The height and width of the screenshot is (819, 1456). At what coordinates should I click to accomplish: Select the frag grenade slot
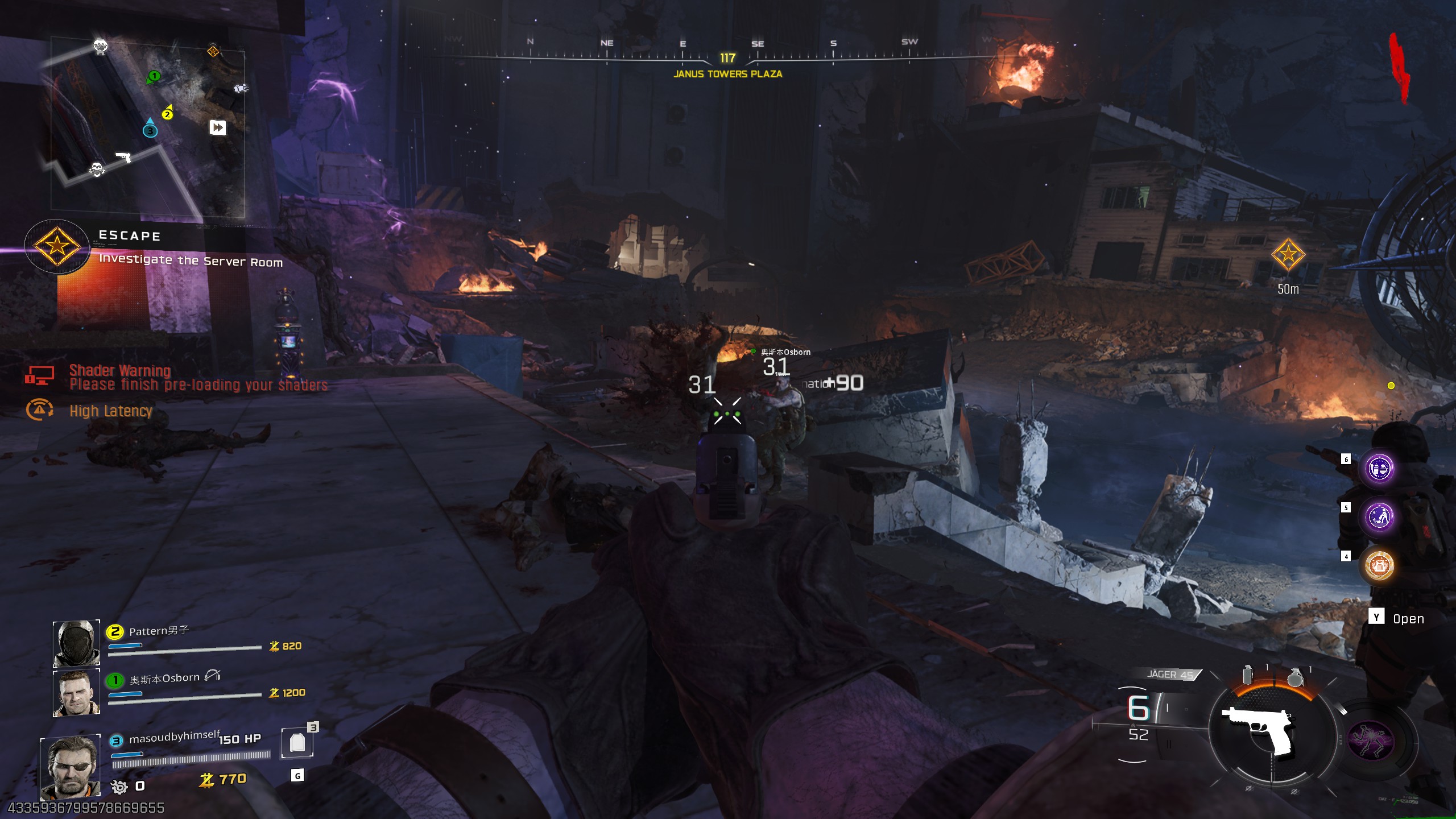point(1295,677)
